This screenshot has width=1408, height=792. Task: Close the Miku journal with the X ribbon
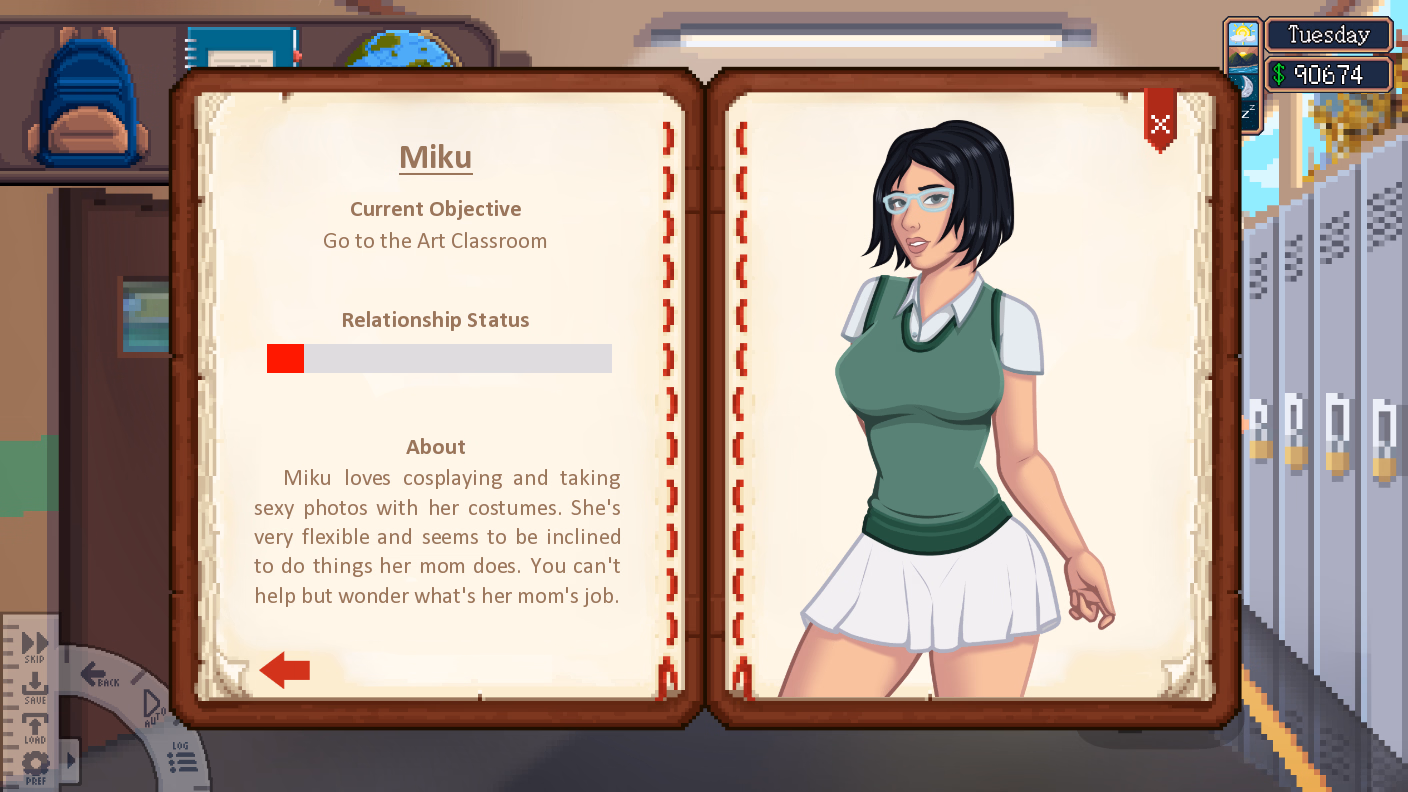[x=1160, y=123]
